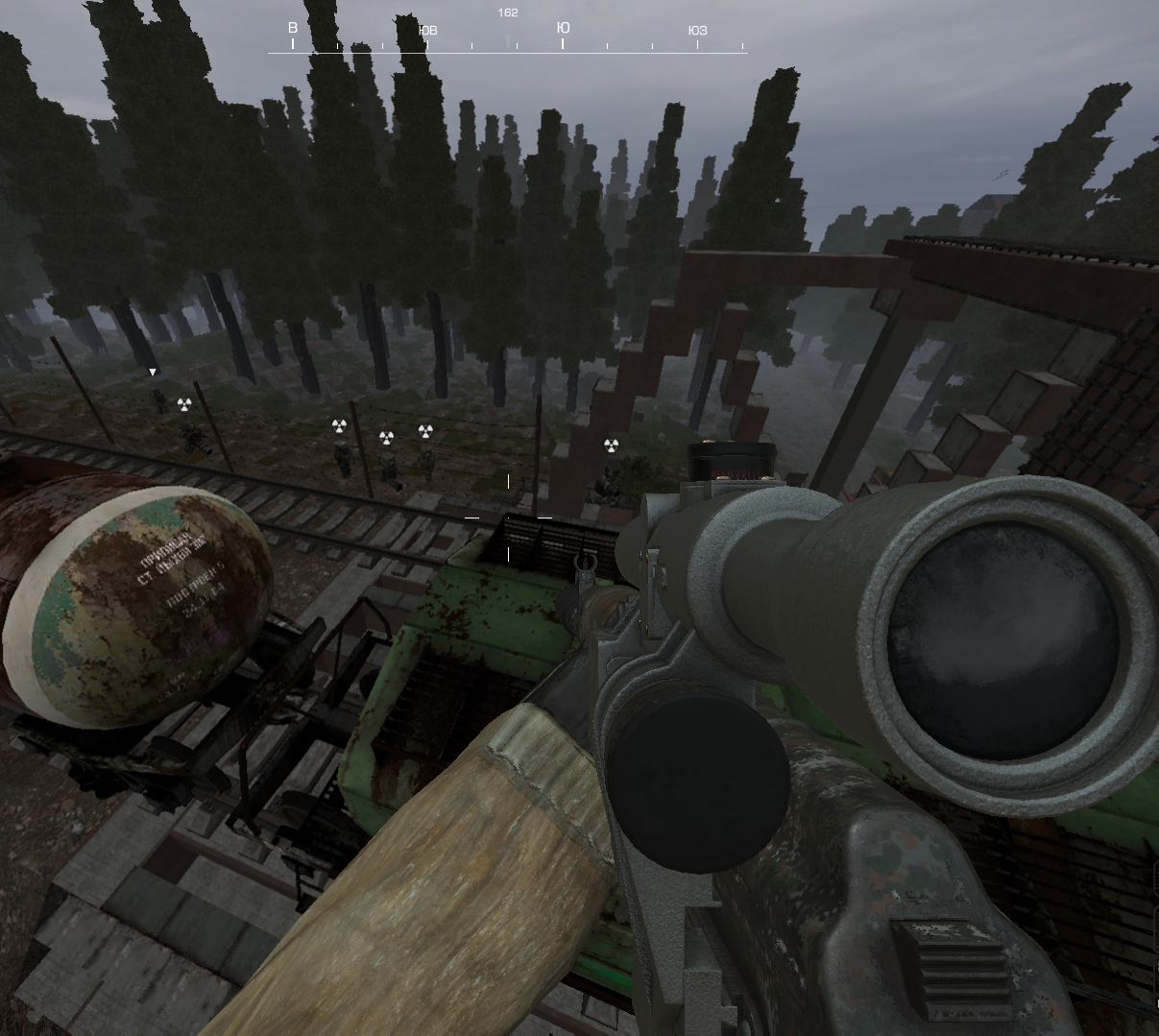Click the compass heading strip
This screenshot has width=1159, height=1036.
tap(507, 38)
